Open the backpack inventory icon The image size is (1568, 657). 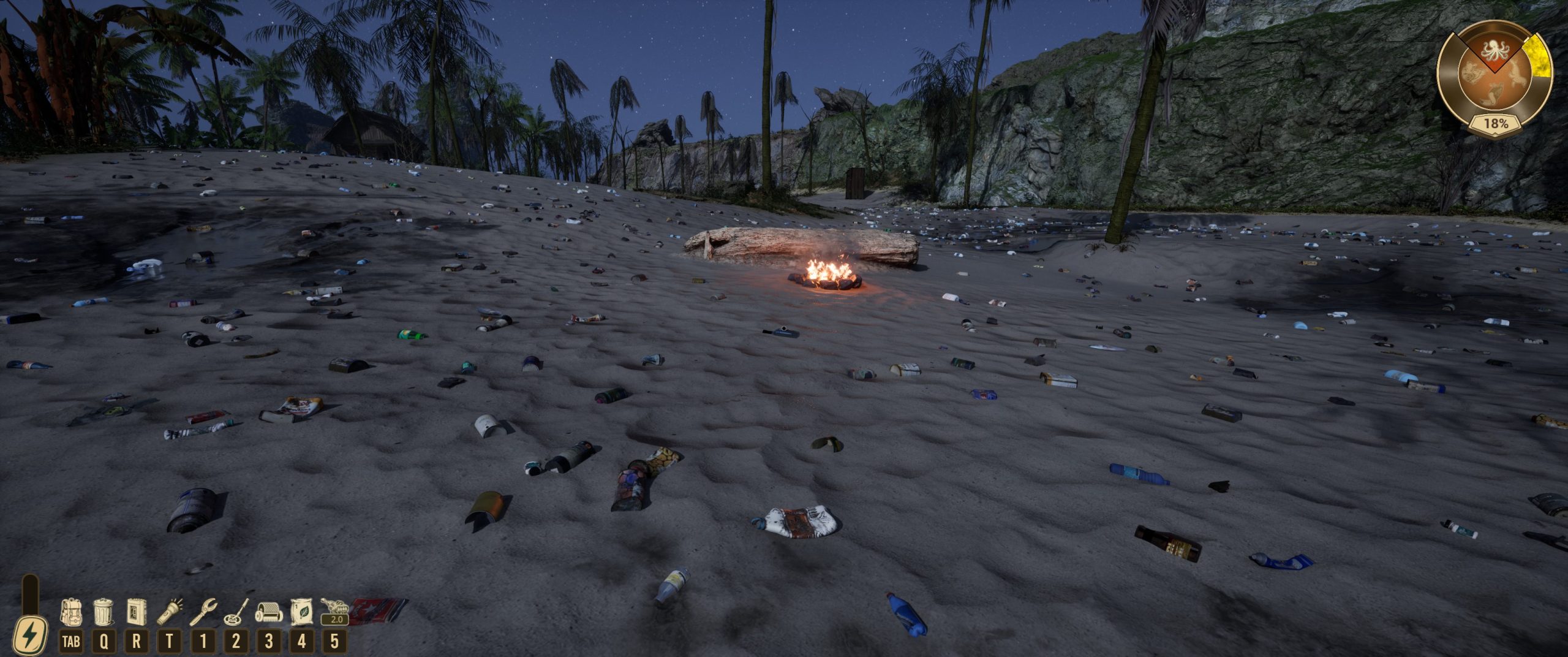71,612
